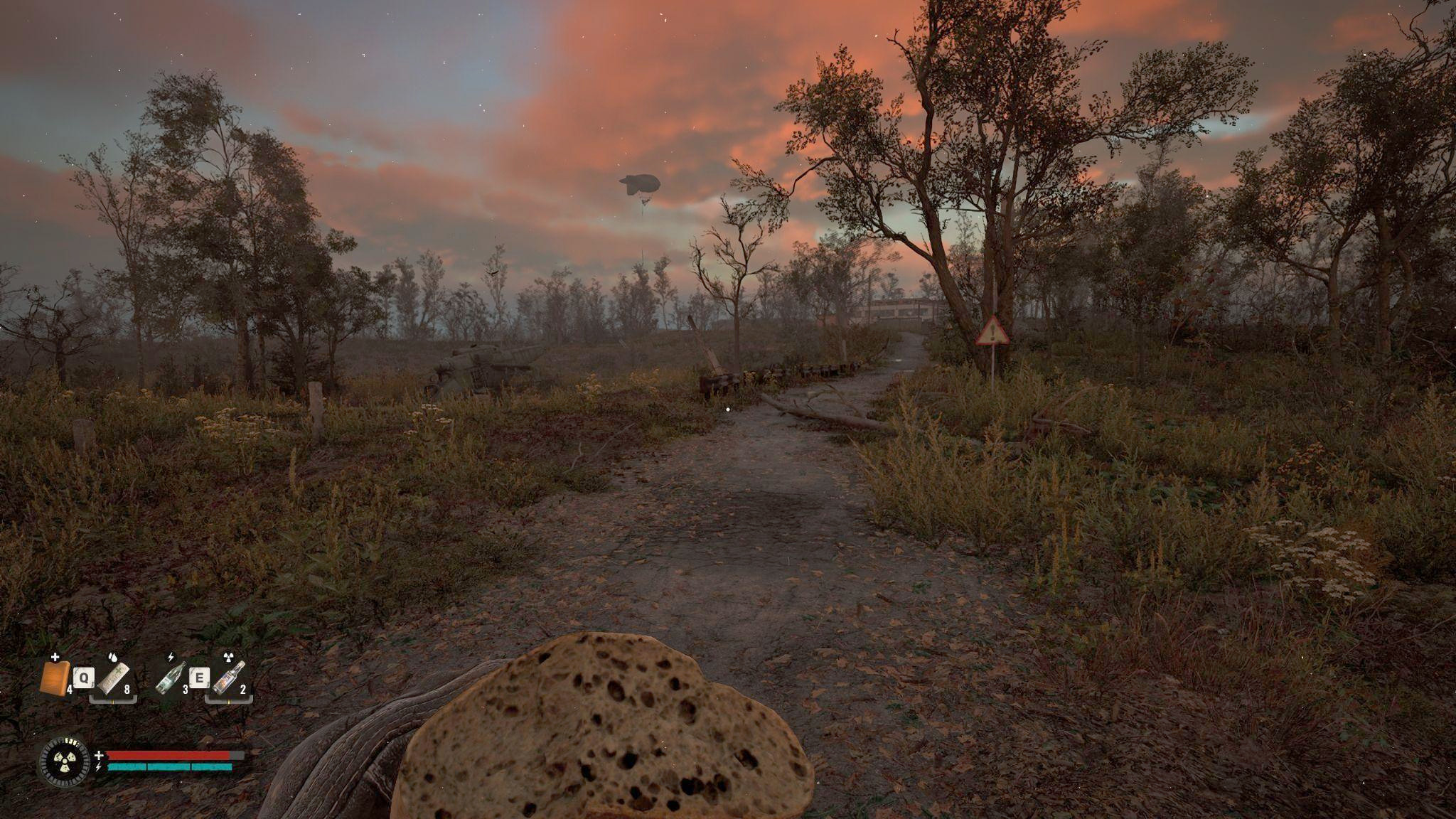Screen dimensions: 1456x819
Task: Choose the green energy drink bottle slot
Action: pyautogui.click(x=171, y=677)
